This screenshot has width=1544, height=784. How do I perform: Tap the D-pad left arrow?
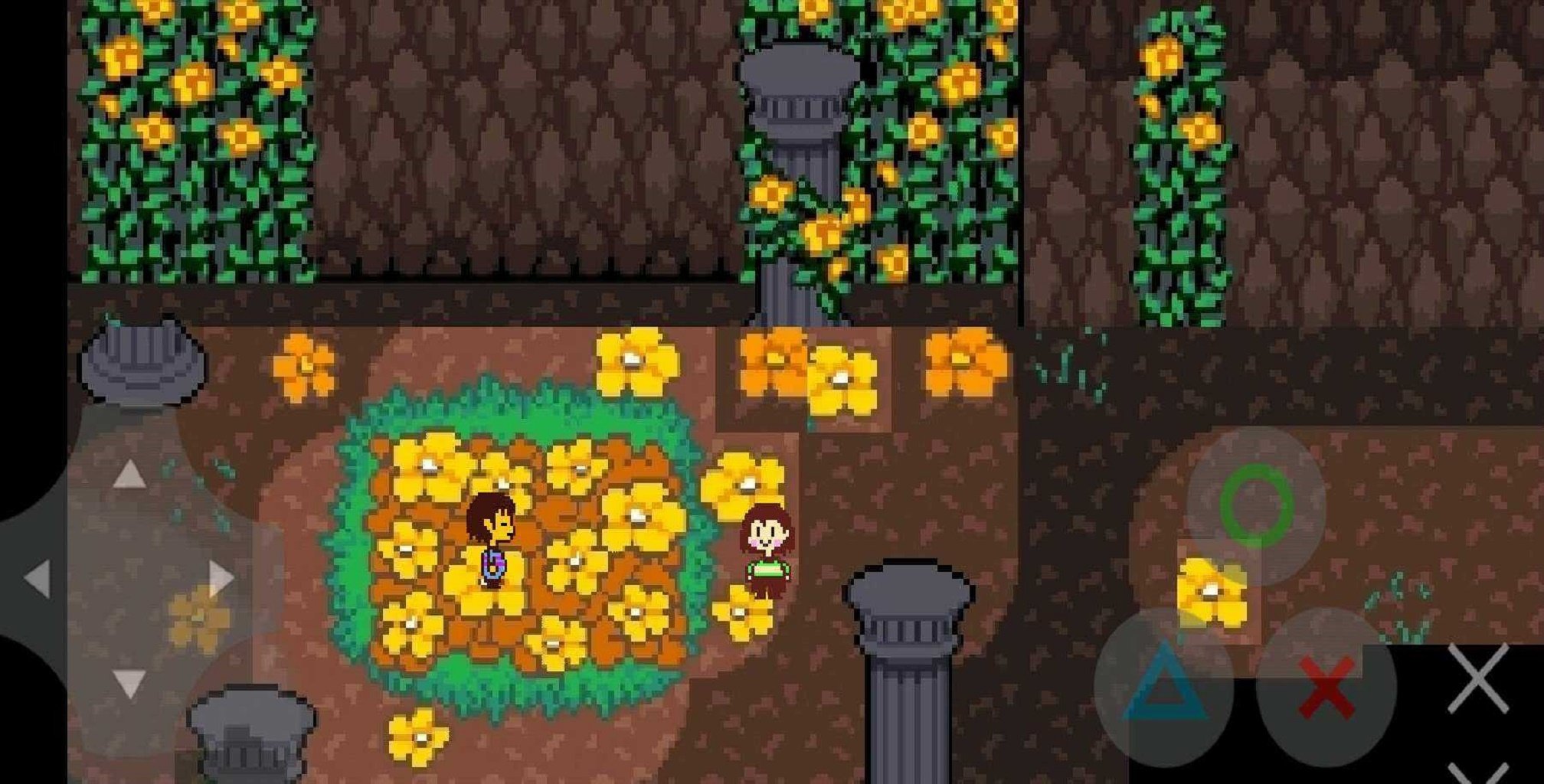[38, 578]
